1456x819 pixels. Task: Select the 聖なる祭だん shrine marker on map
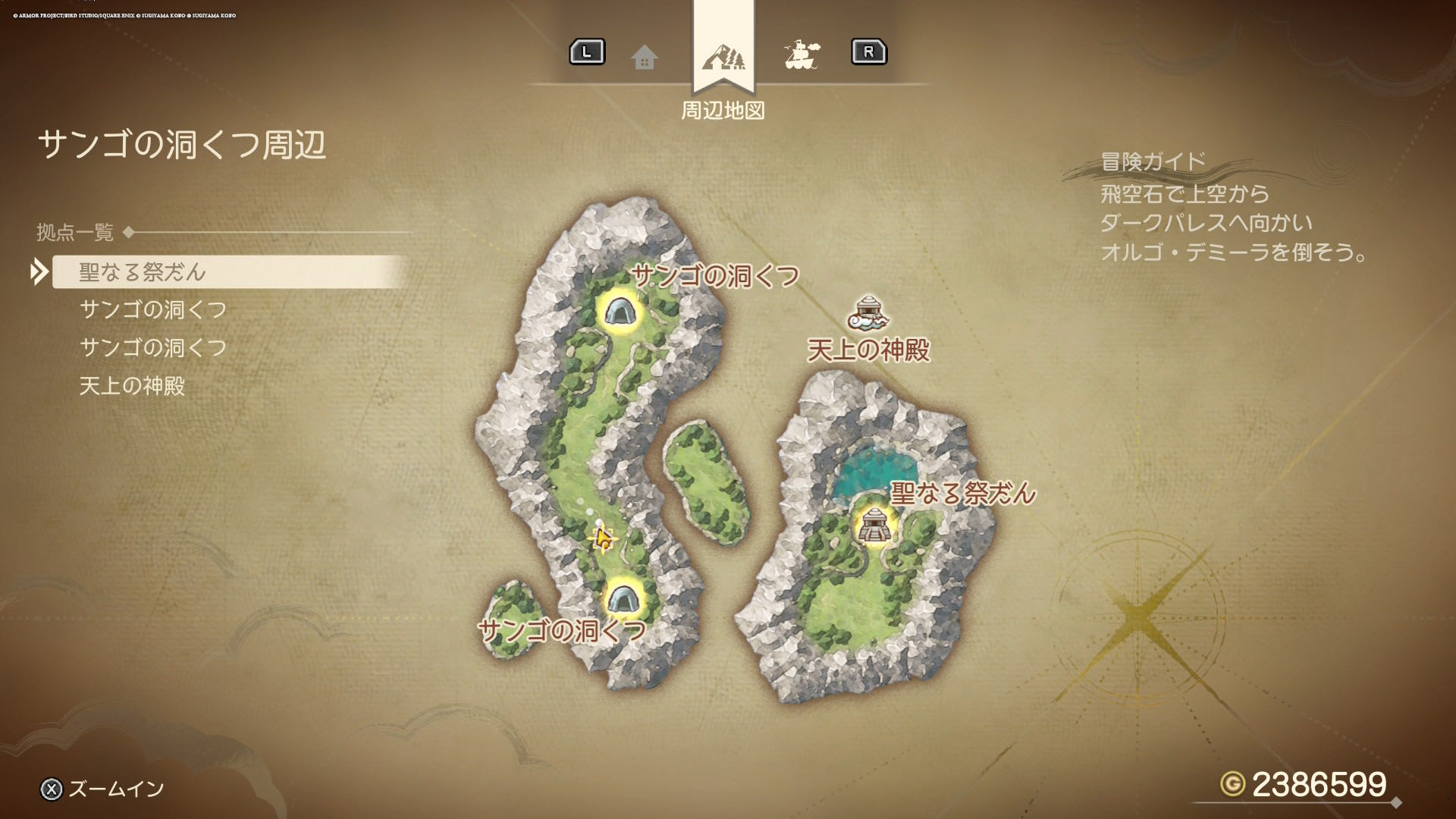871,526
